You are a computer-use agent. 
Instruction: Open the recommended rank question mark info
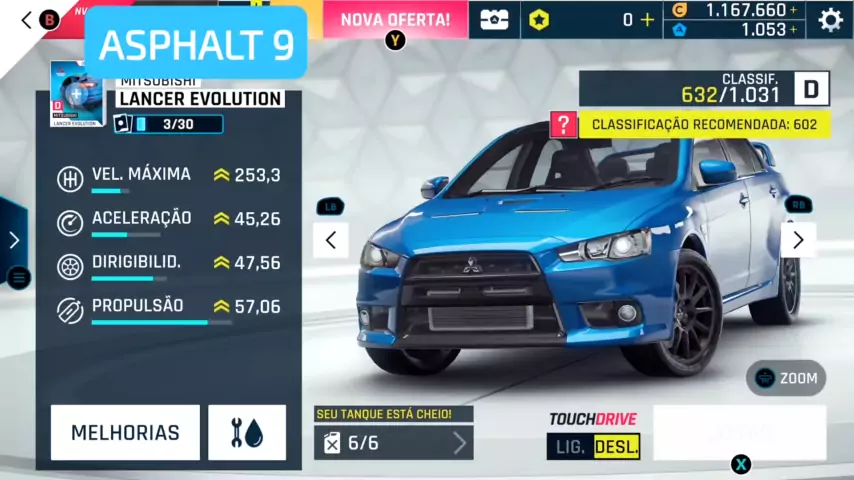(x=564, y=125)
